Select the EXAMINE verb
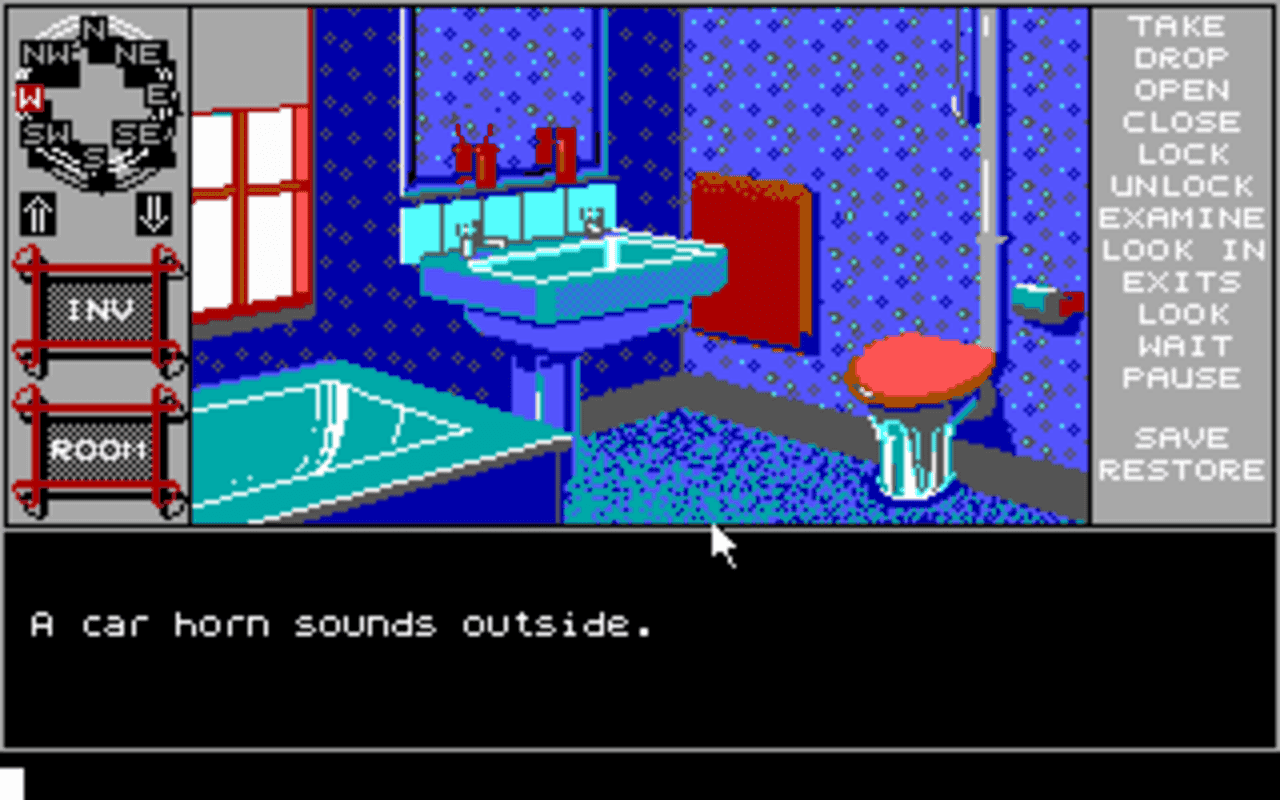This screenshot has height=800, width=1280. tap(1182, 218)
